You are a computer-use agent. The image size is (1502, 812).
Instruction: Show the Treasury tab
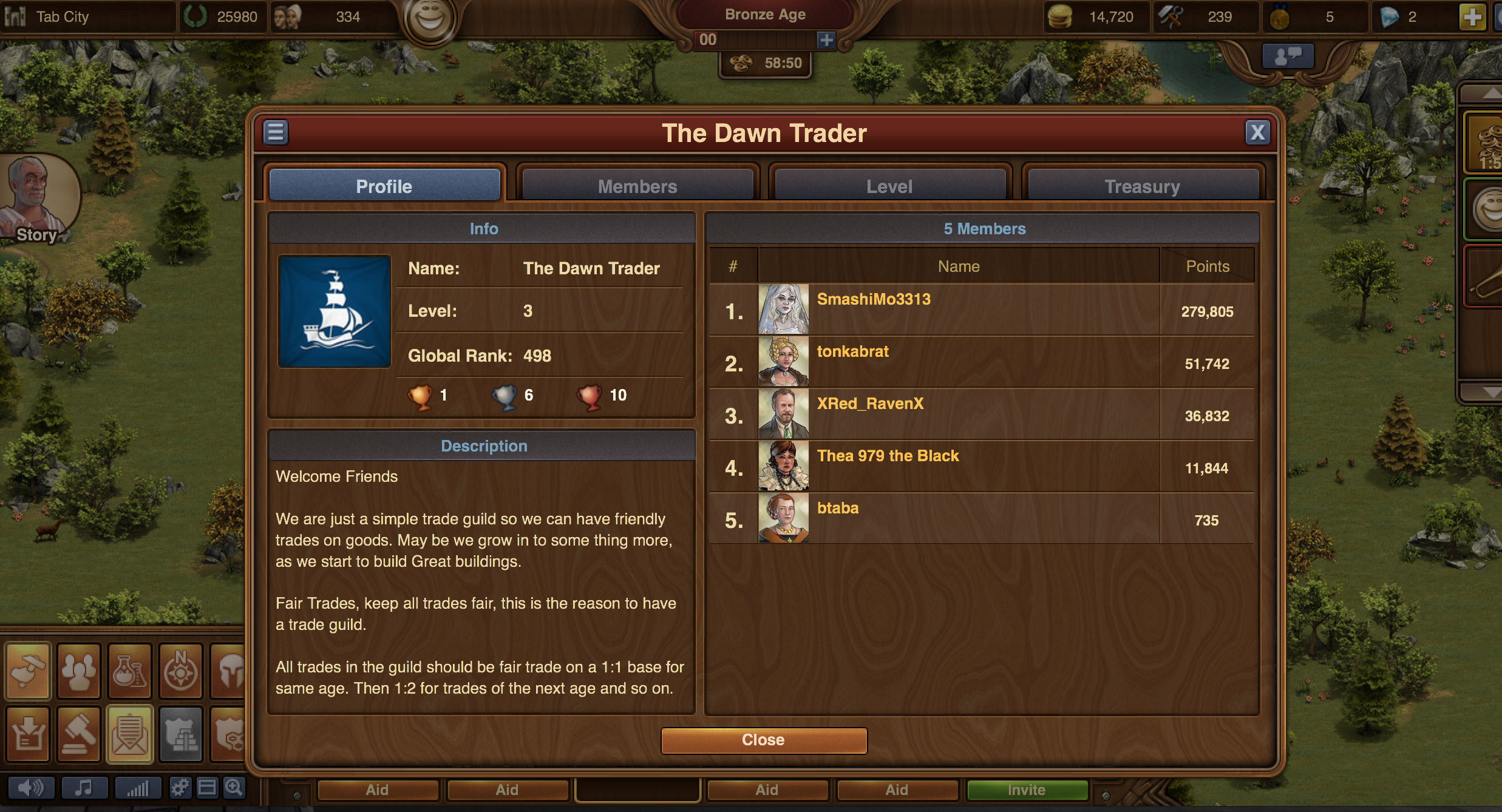pyautogui.click(x=1142, y=186)
